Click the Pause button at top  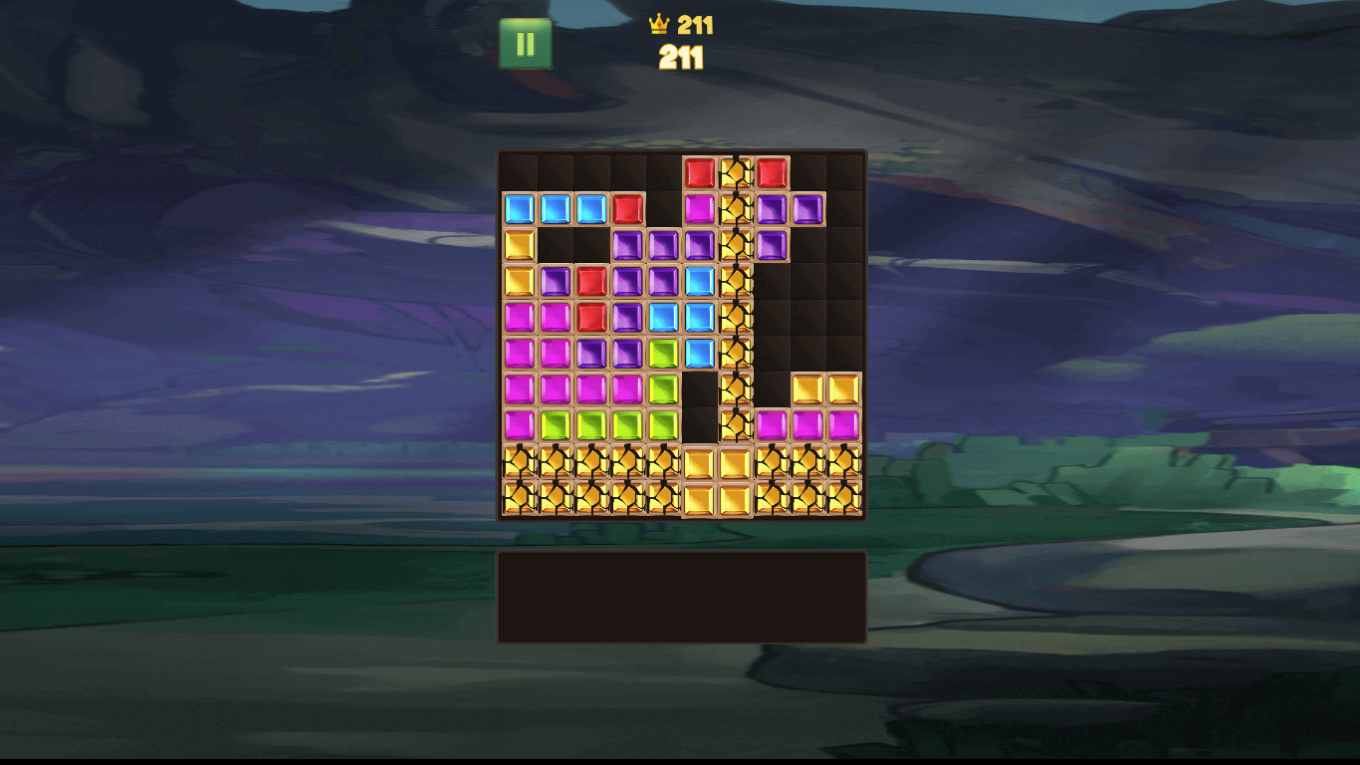[524, 44]
